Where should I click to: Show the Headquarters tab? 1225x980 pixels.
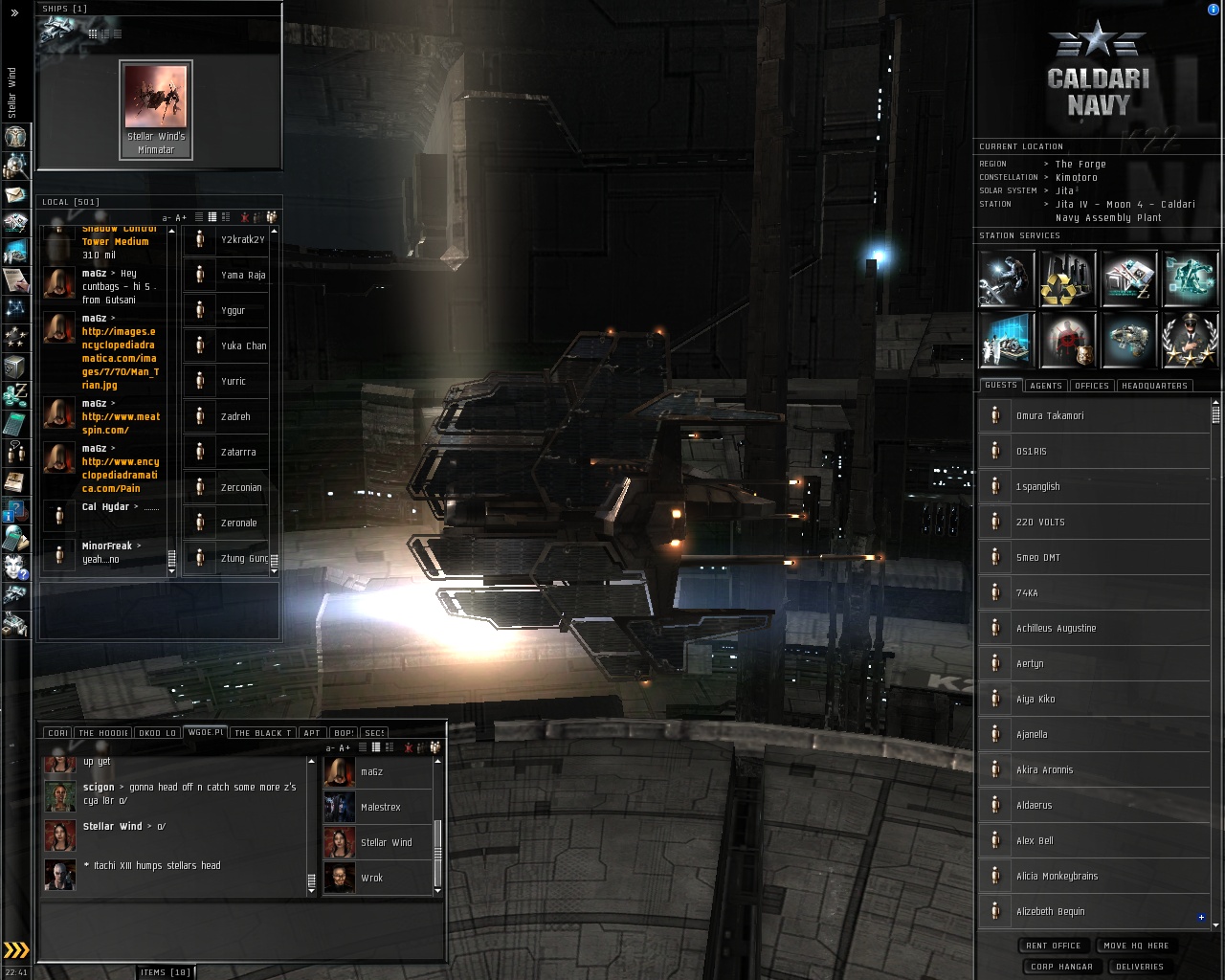1154,386
